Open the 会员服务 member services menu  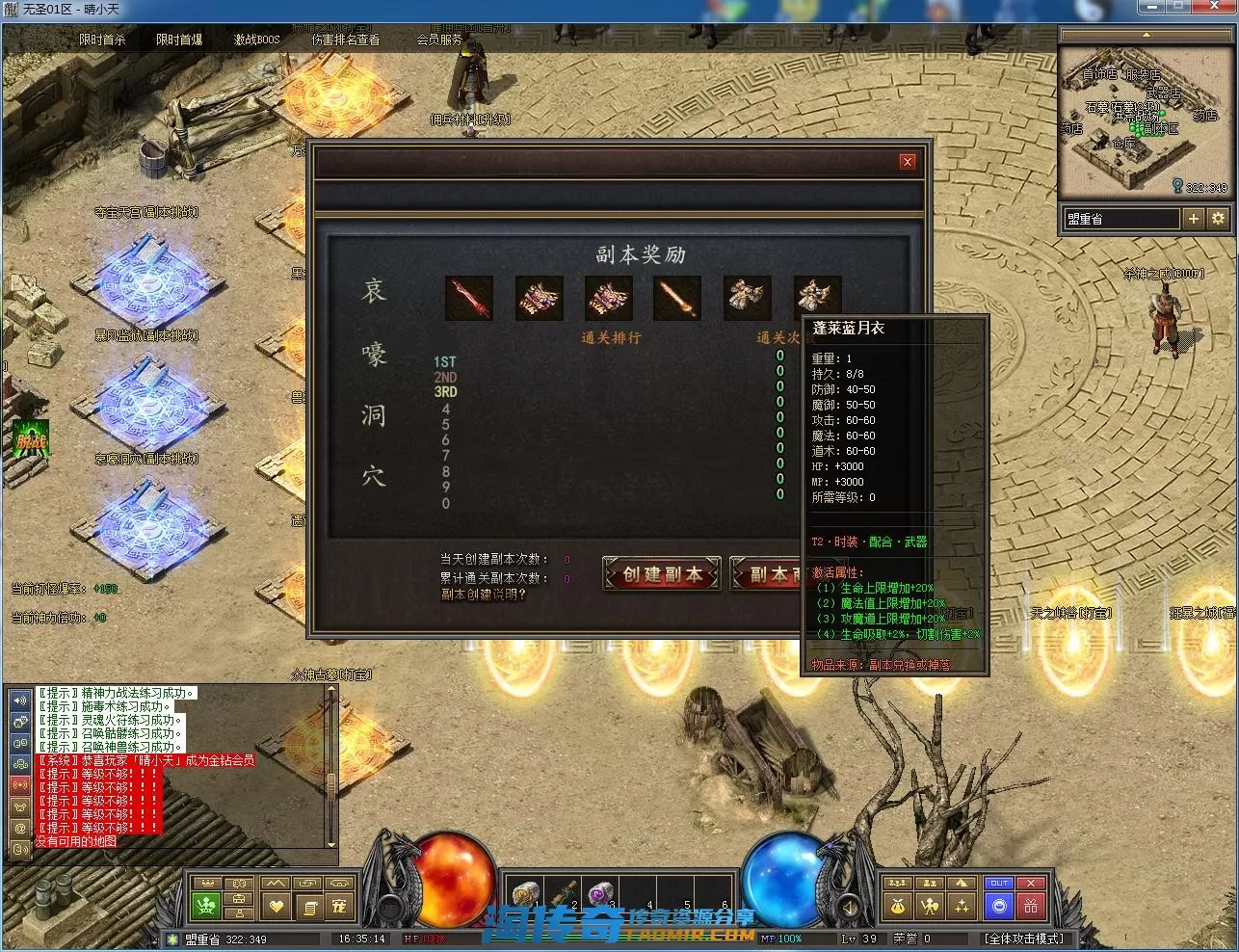[x=439, y=40]
